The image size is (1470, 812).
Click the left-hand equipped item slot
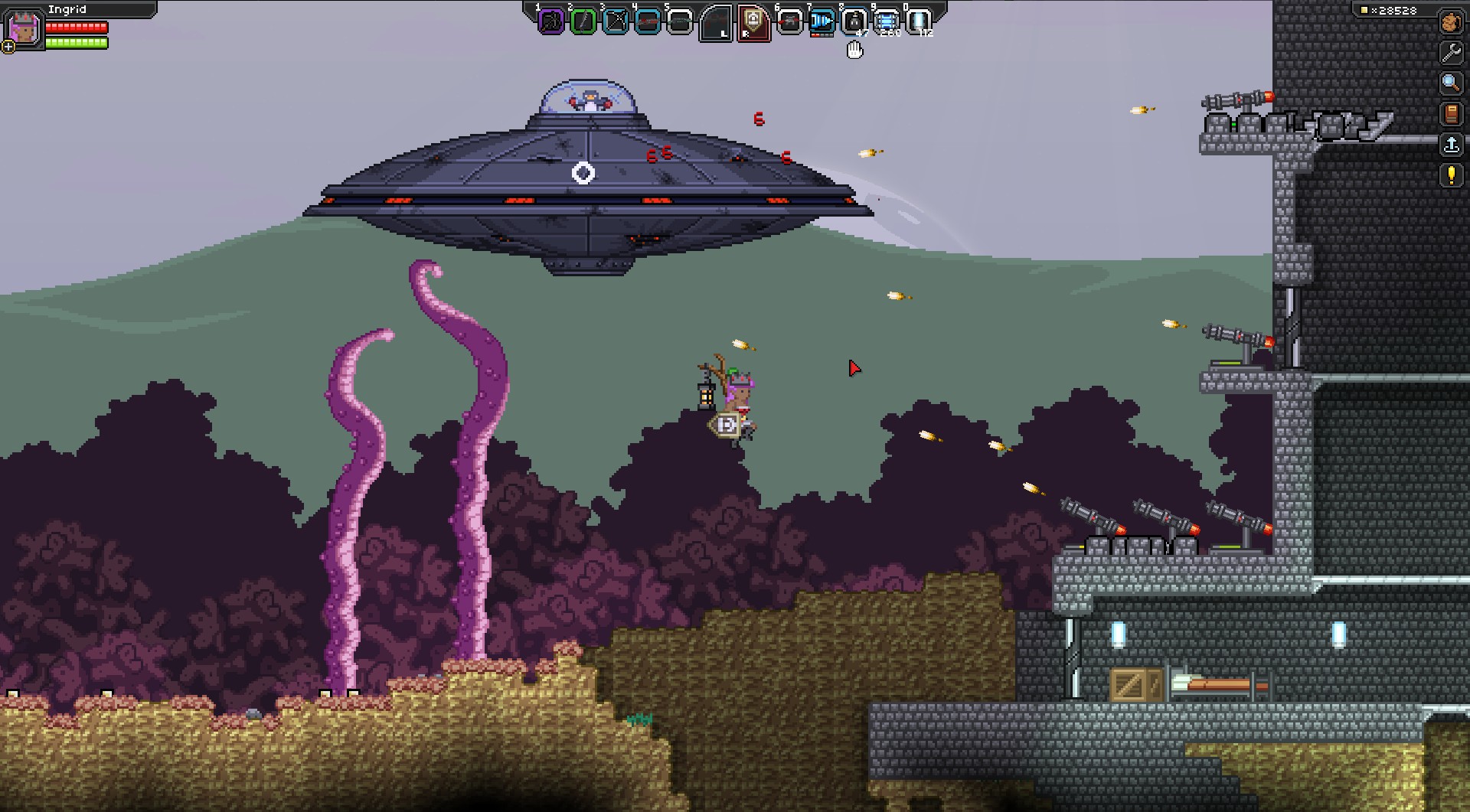tap(717, 23)
